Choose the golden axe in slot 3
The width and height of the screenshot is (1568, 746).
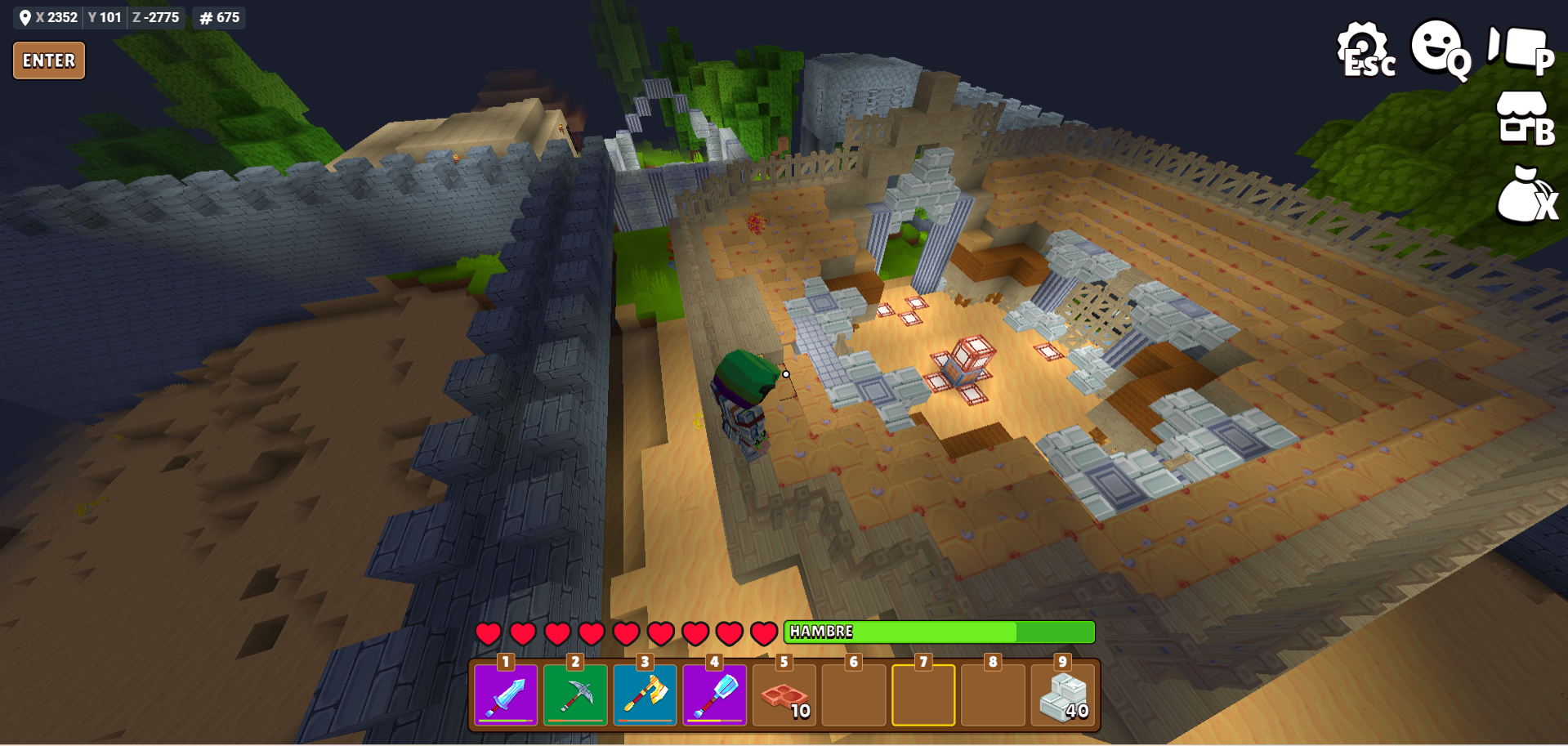coord(645,695)
